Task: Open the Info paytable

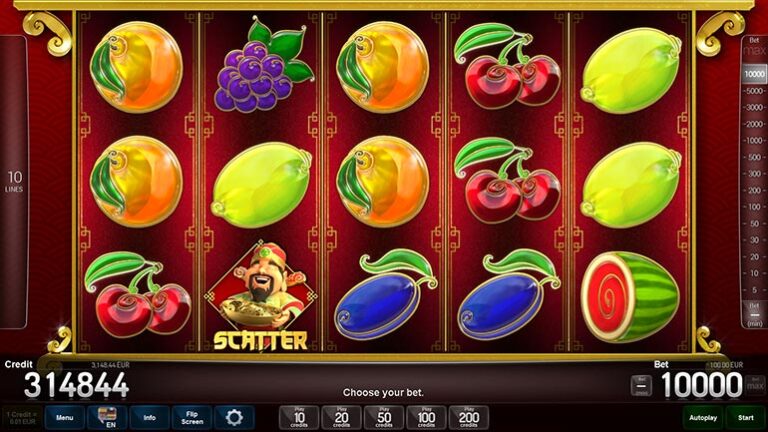Action: (x=149, y=418)
